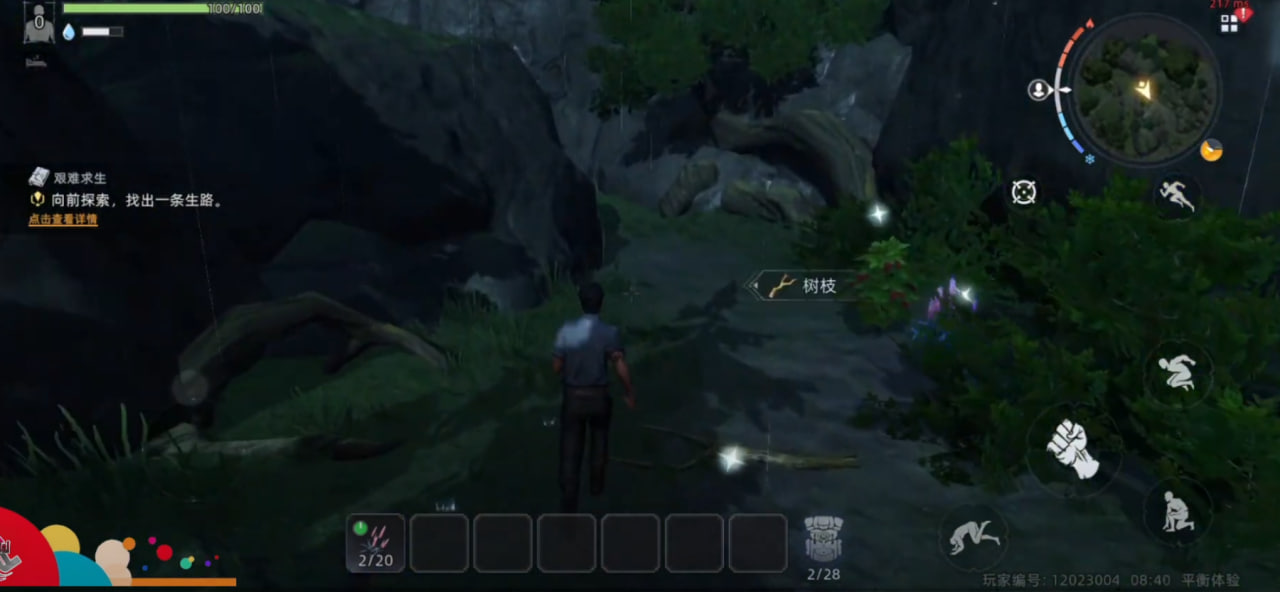Attack with the fist button
Image resolution: width=1280 pixels, height=592 pixels.
pyautogui.click(x=1072, y=449)
